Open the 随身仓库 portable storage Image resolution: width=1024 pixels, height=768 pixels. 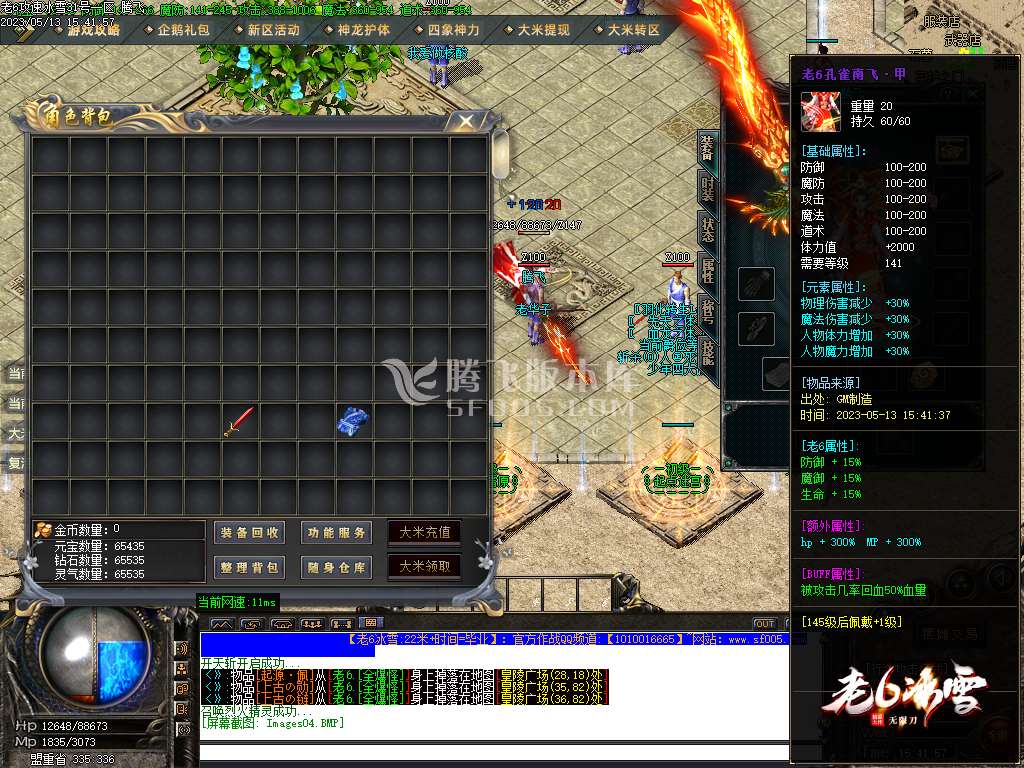tap(337, 568)
